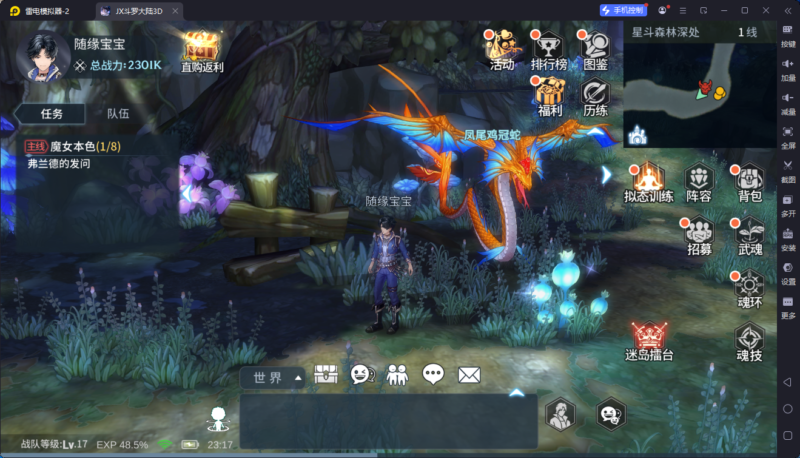The height and width of the screenshot is (458, 800).
Task: Enter the 迷岛擂台 arena
Action: click(x=649, y=341)
